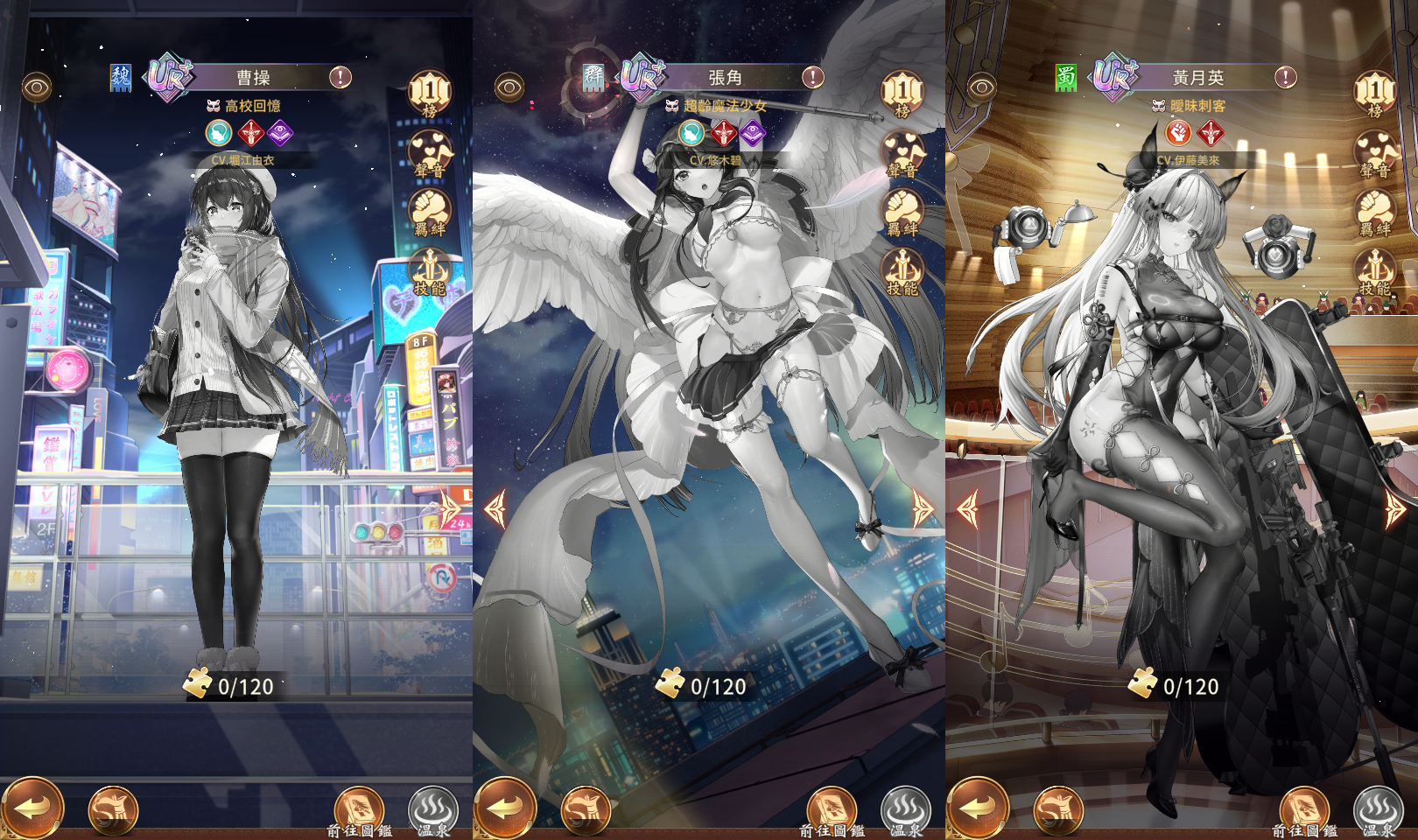Open 前往圖鑑 on the 曹操 panel
This screenshot has height=840, width=1418.
[359, 810]
